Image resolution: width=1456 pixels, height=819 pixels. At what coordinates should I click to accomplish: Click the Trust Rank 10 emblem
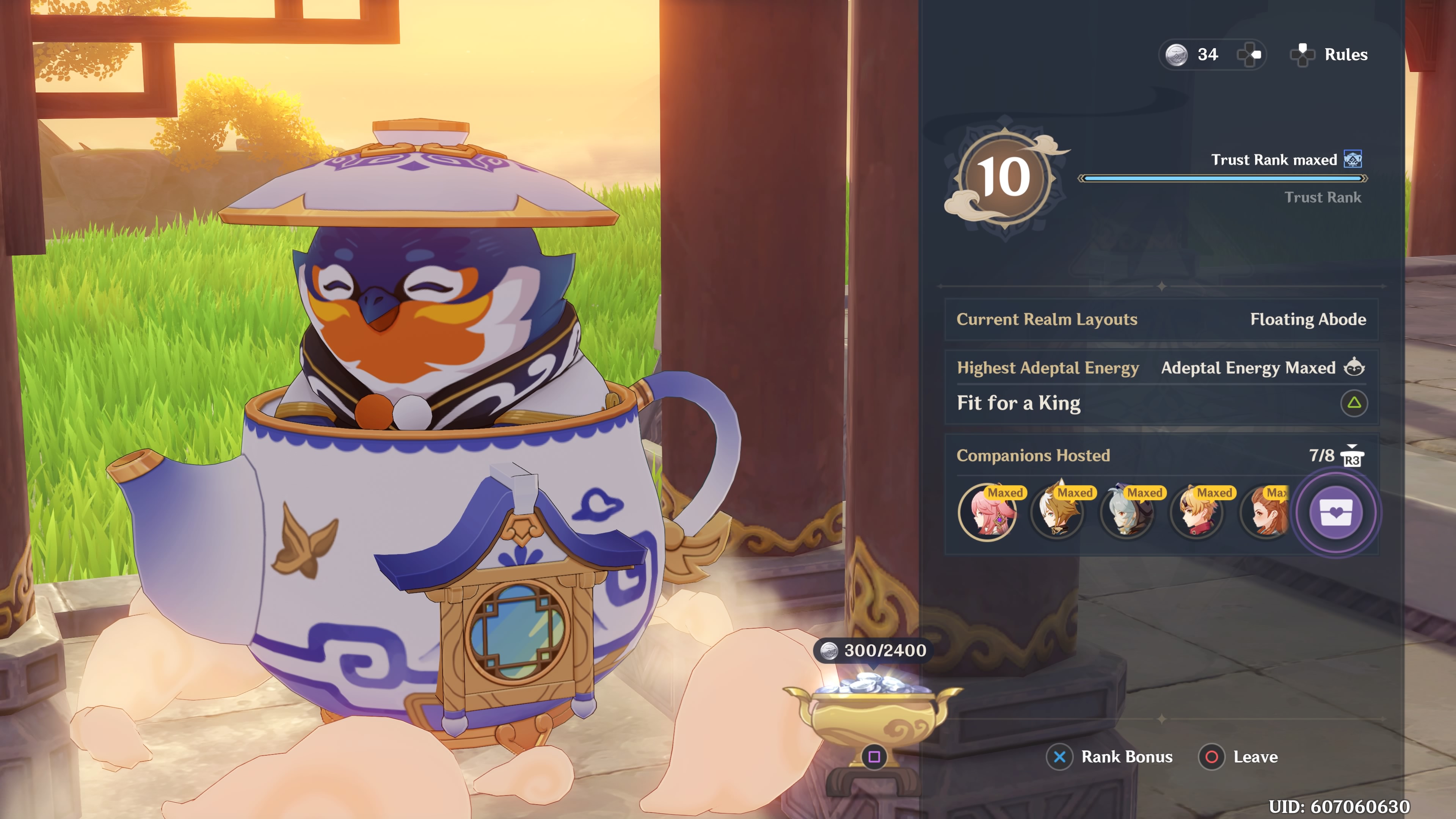[x=1004, y=177]
